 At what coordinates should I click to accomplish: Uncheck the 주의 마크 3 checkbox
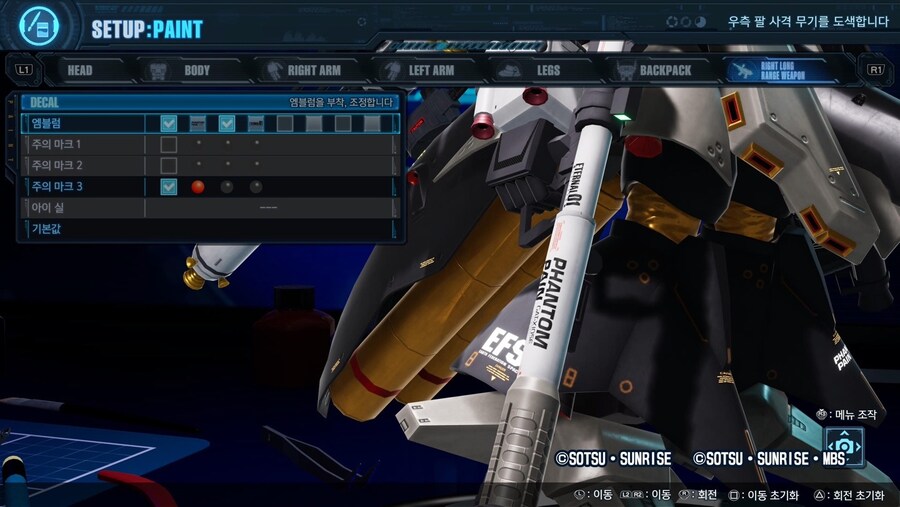[169, 187]
